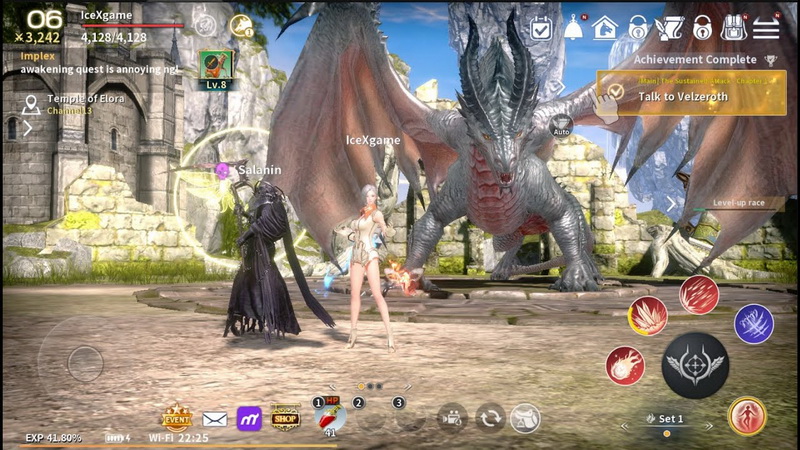Click the mount saddle icon
Viewport: 800px width, 450px height.
(x=525, y=417)
